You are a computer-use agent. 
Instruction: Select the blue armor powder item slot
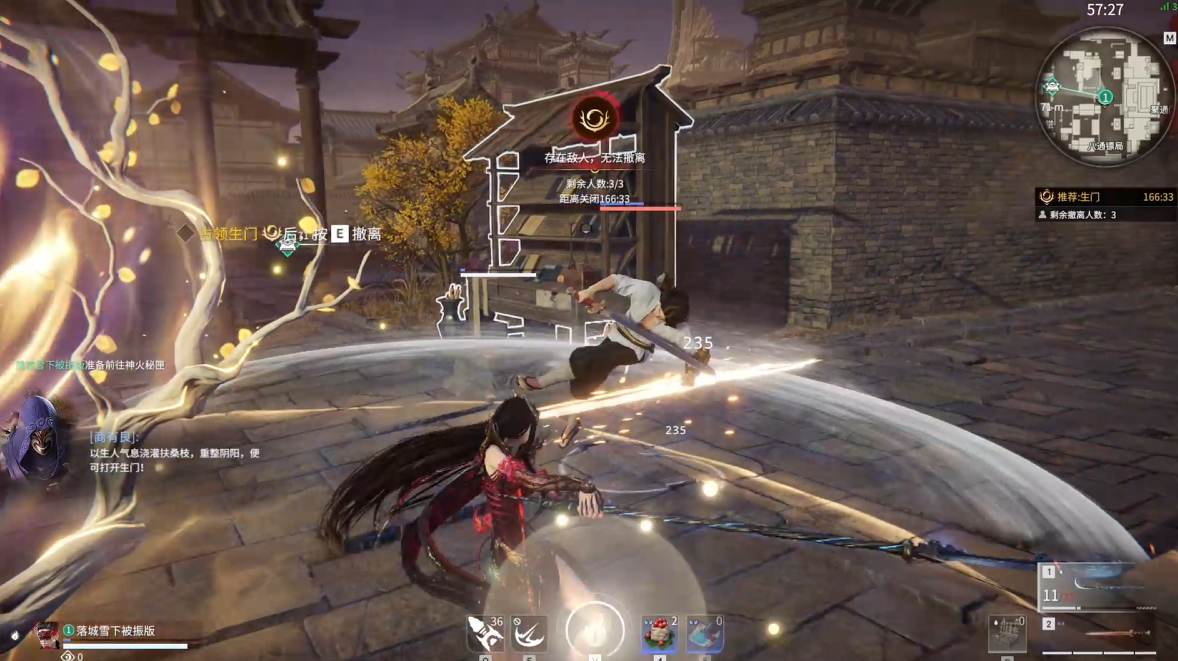tap(704, 634)
